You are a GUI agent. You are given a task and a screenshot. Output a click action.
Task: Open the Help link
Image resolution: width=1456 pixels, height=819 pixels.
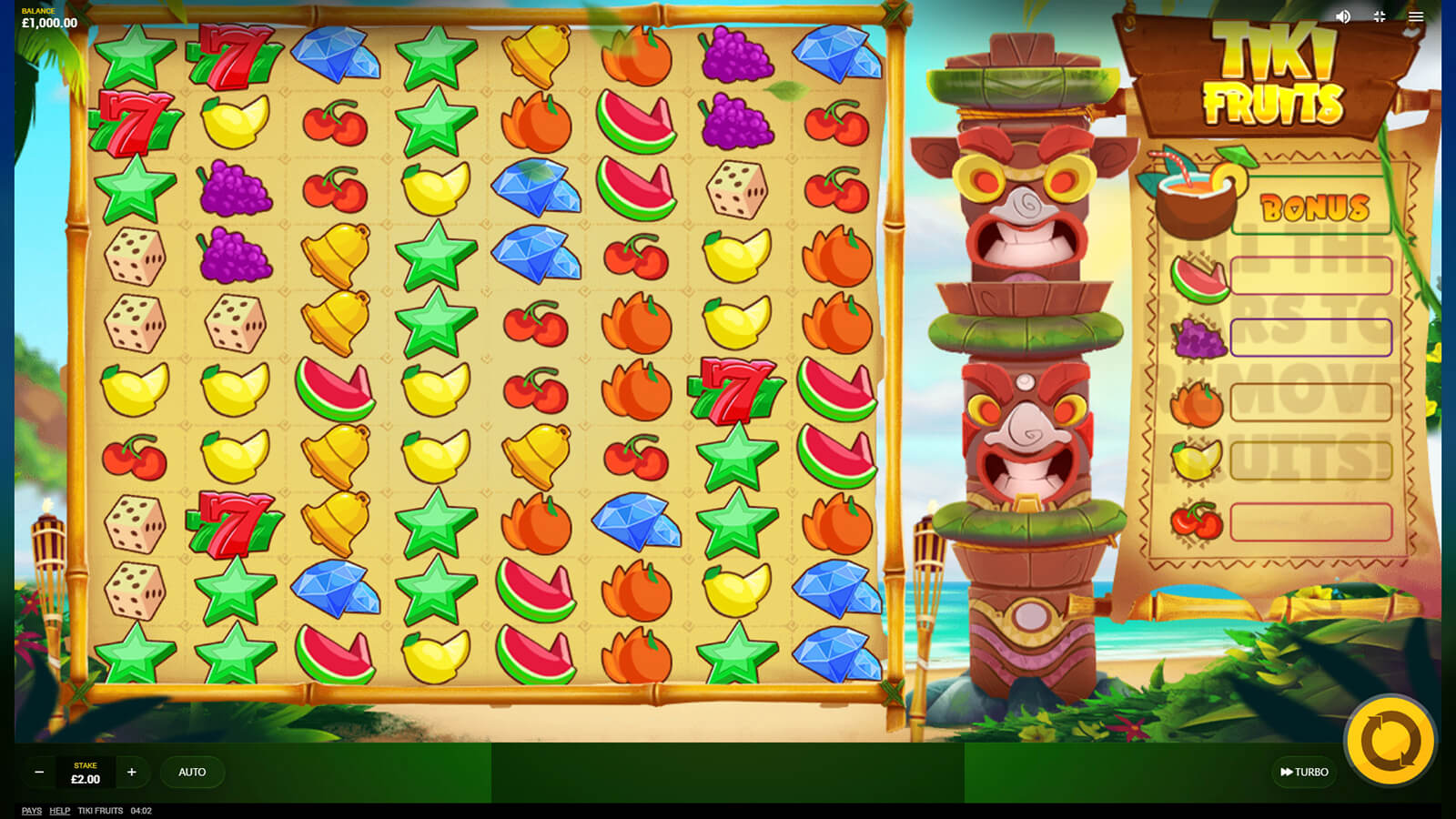(60, 811)
